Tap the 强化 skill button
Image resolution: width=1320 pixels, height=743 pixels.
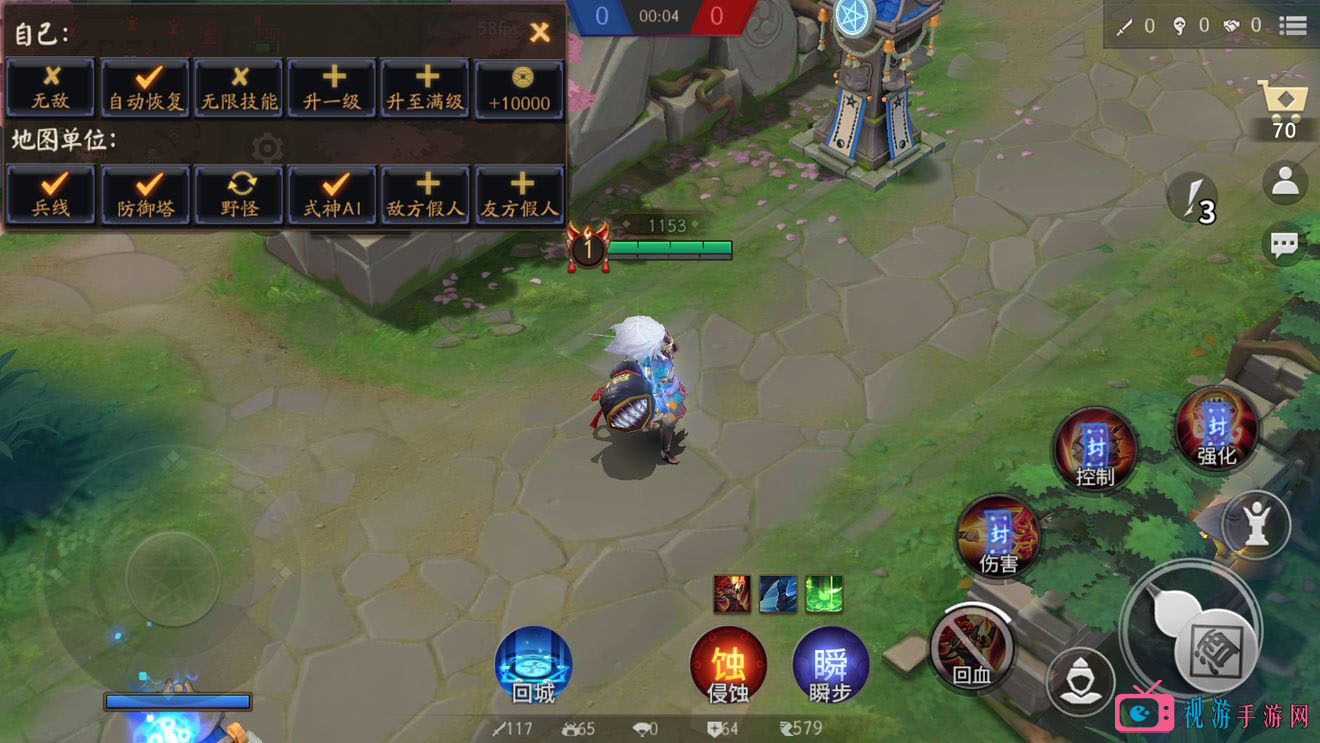(1217, 430)
